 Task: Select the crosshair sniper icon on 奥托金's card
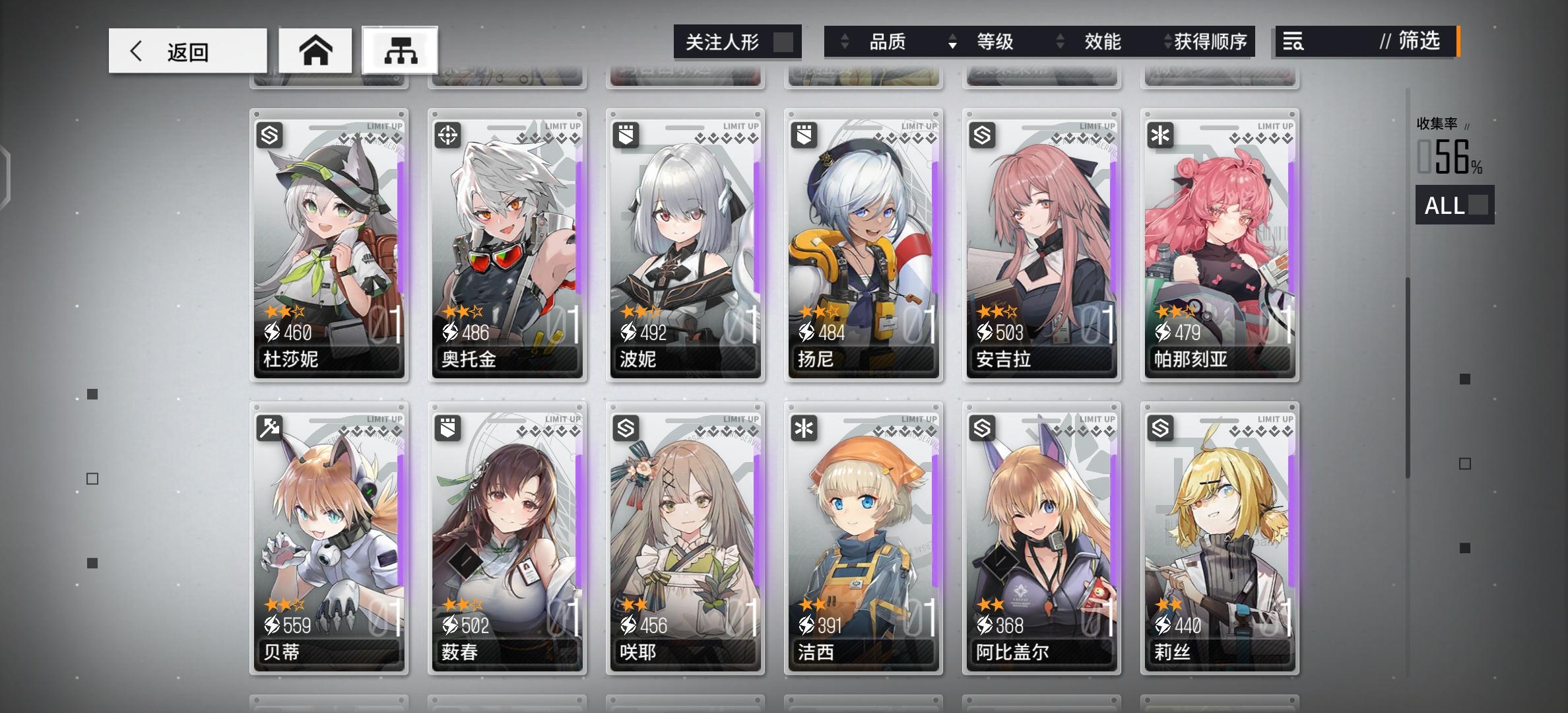pyautogui.click(x=446, y=135)
